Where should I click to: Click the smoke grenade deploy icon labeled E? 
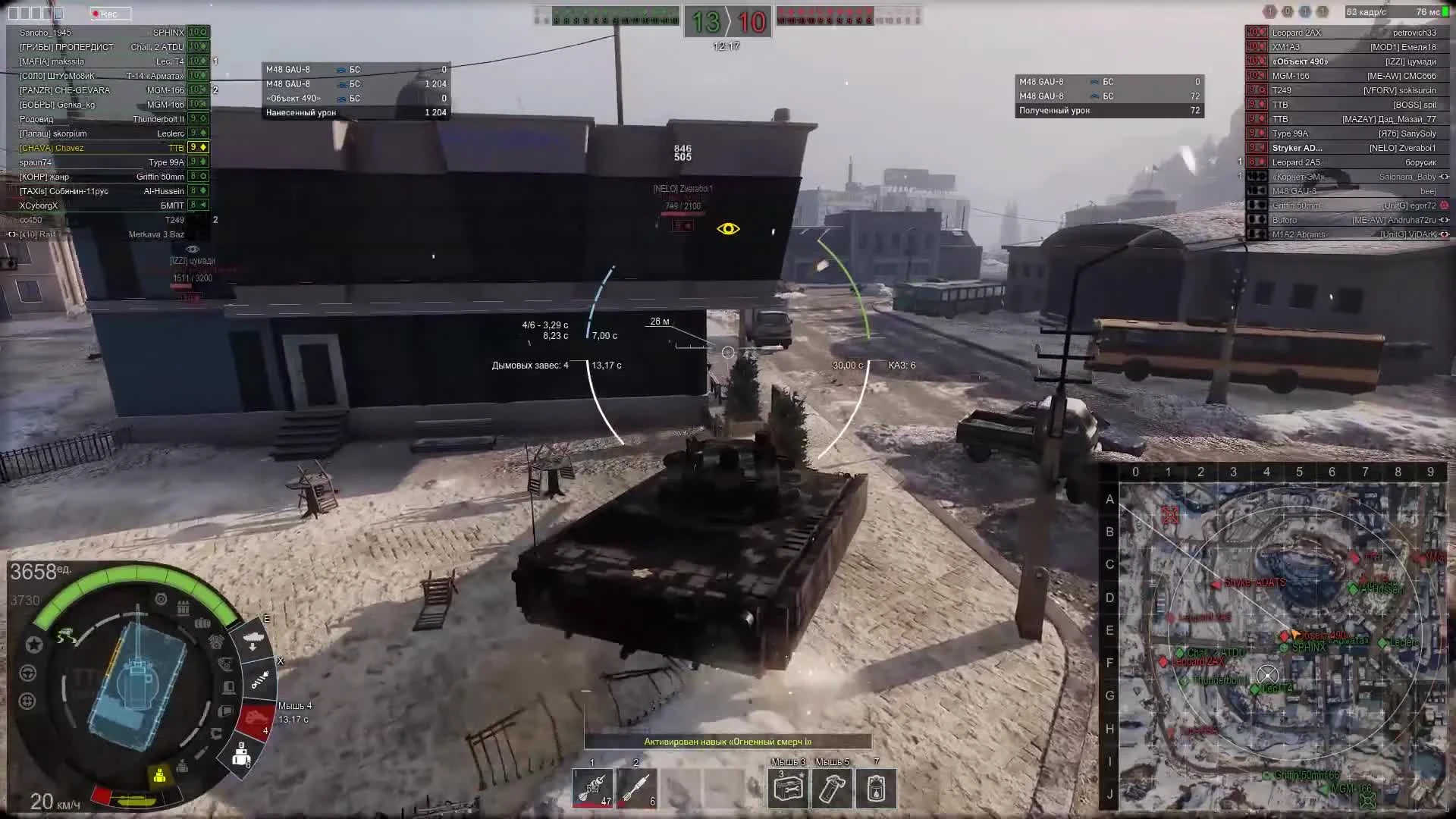click(254, 639)
